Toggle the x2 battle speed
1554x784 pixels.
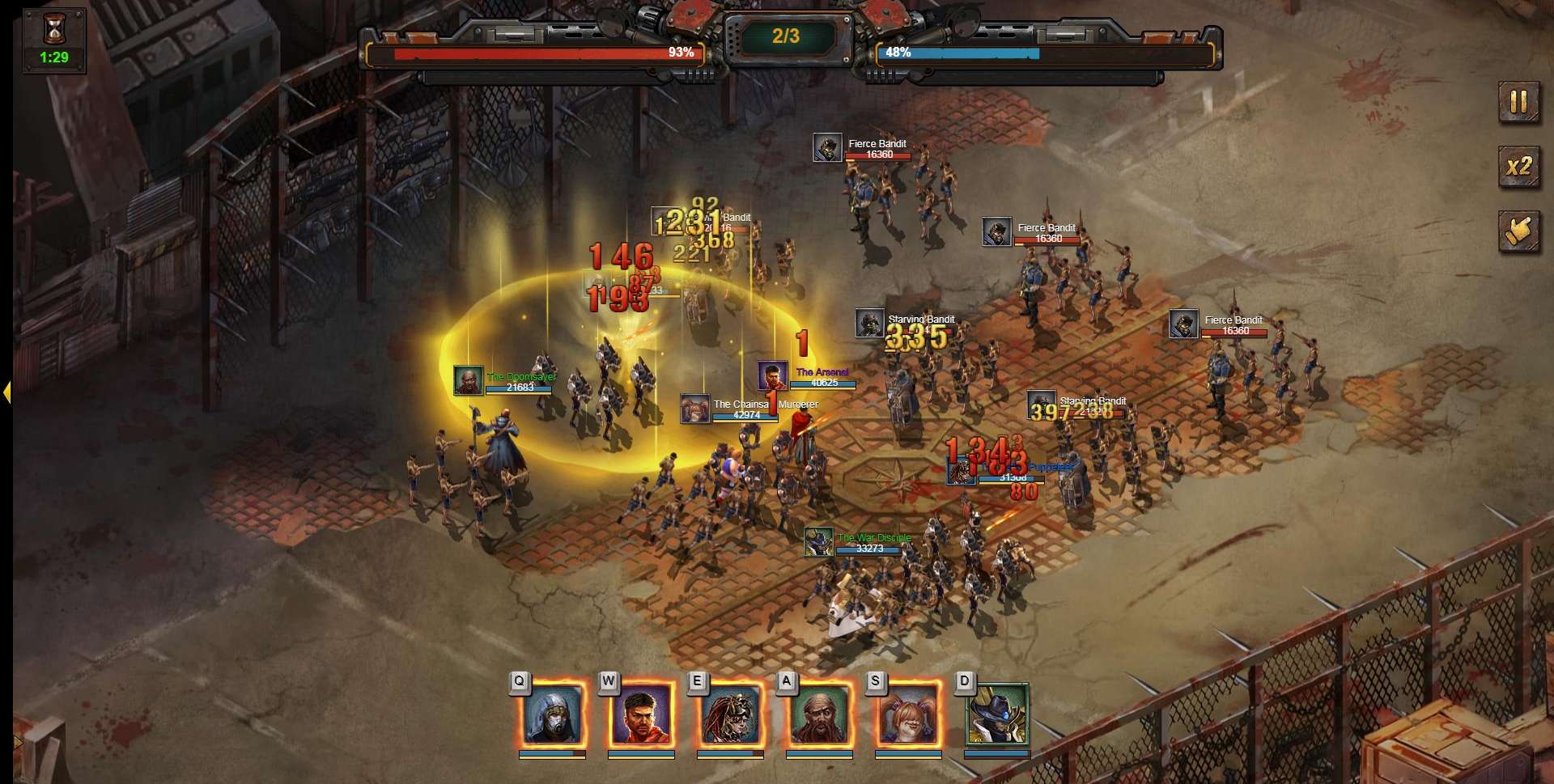[1518, 167]
